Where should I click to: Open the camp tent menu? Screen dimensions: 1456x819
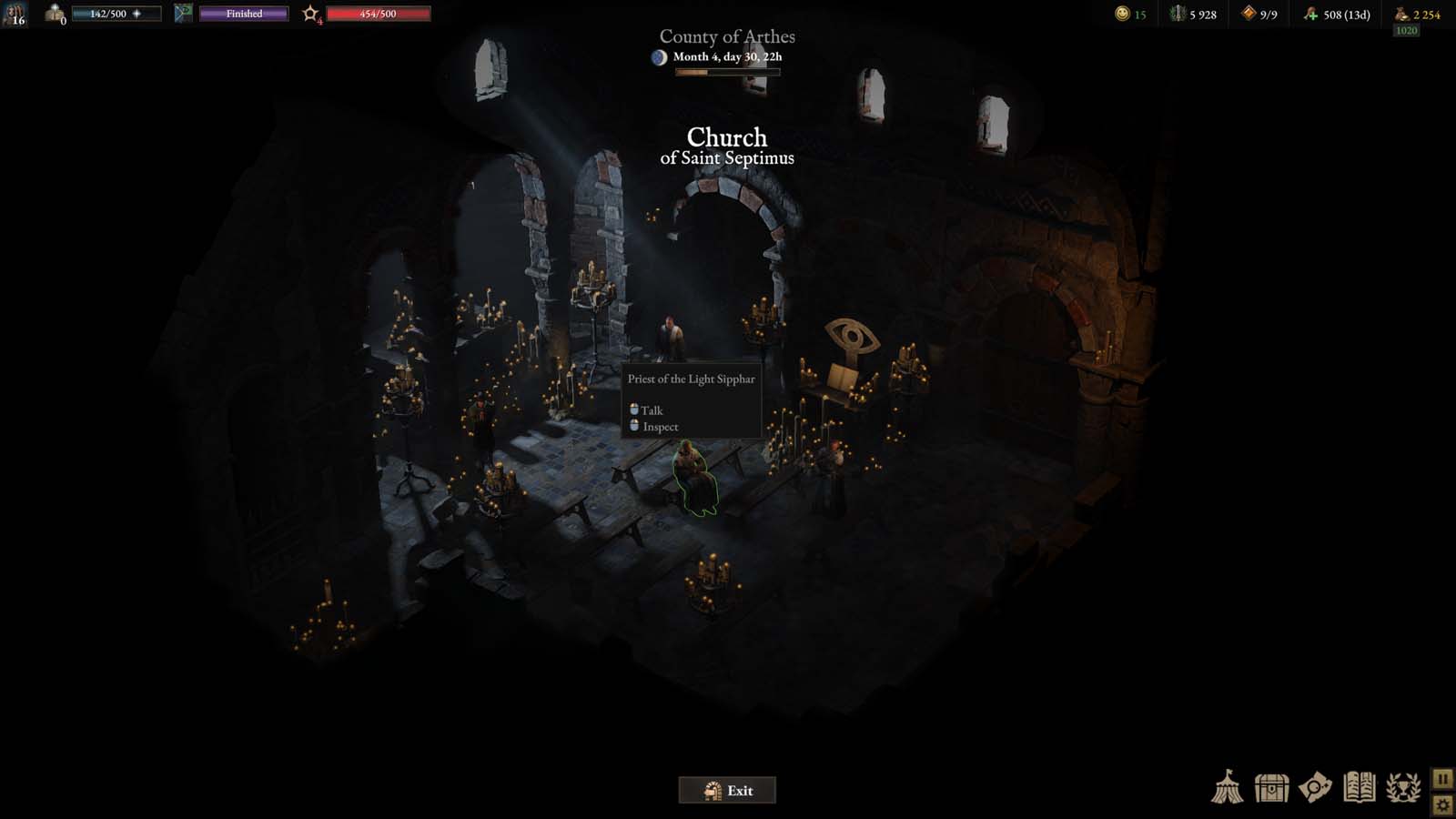1227,787
